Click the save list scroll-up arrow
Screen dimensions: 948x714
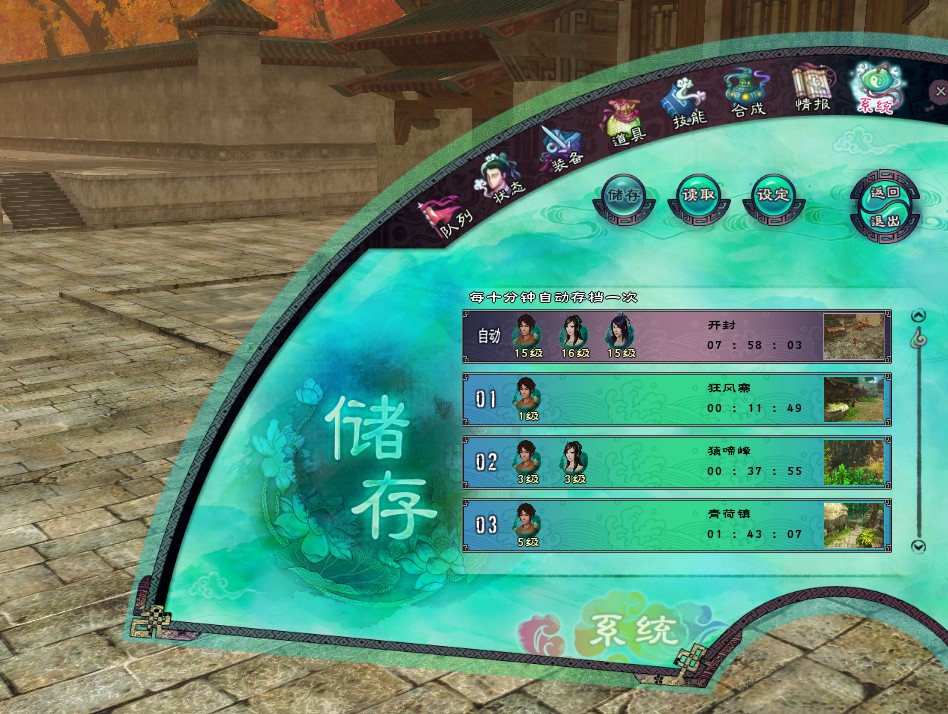point(919,317)
